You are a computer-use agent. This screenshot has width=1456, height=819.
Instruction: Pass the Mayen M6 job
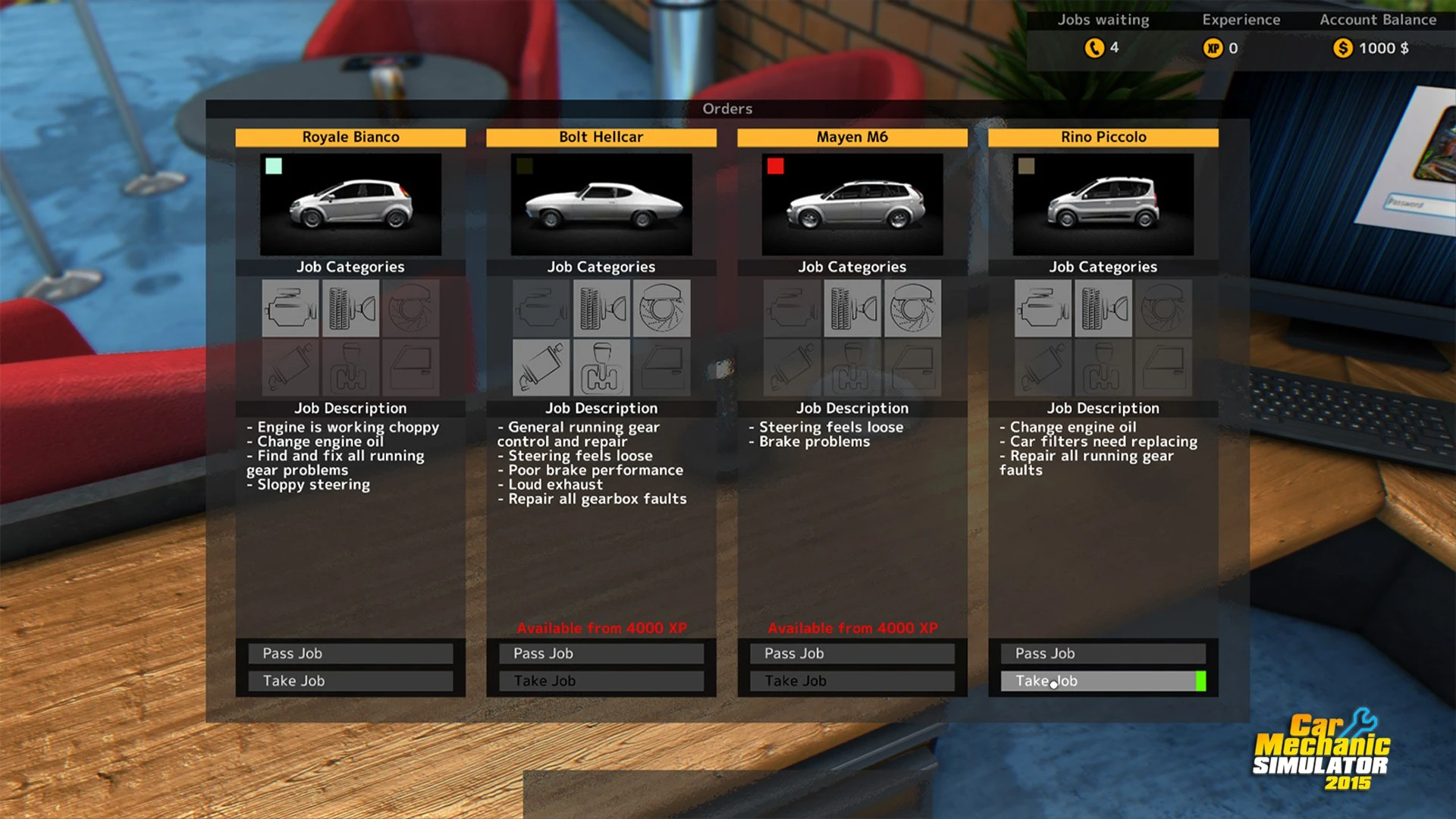[x=852, y=654]
